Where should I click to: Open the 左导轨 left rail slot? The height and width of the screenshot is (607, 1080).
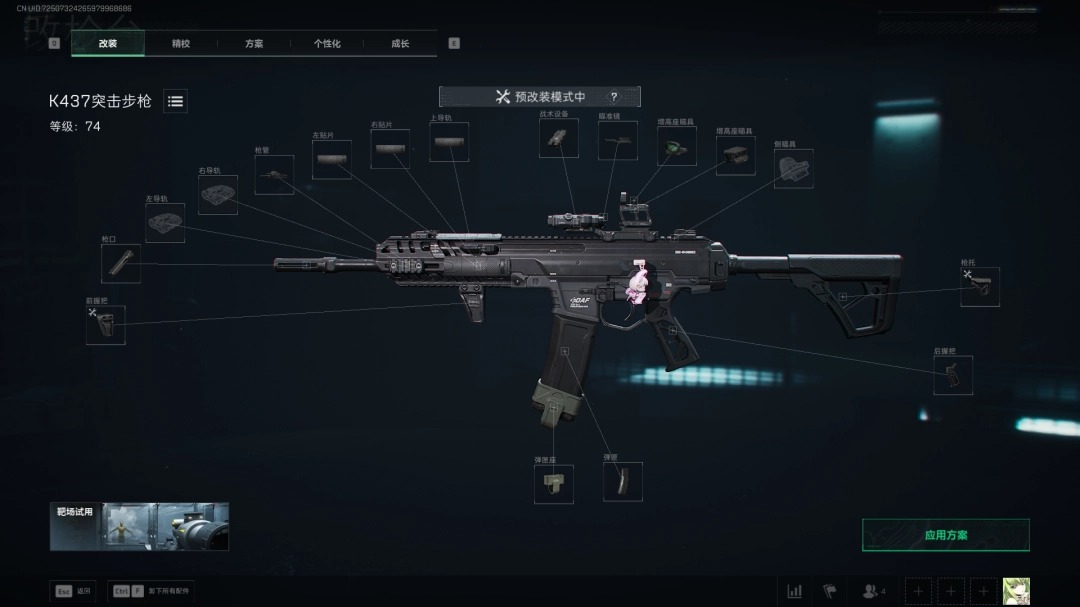[x=165, y=223]
